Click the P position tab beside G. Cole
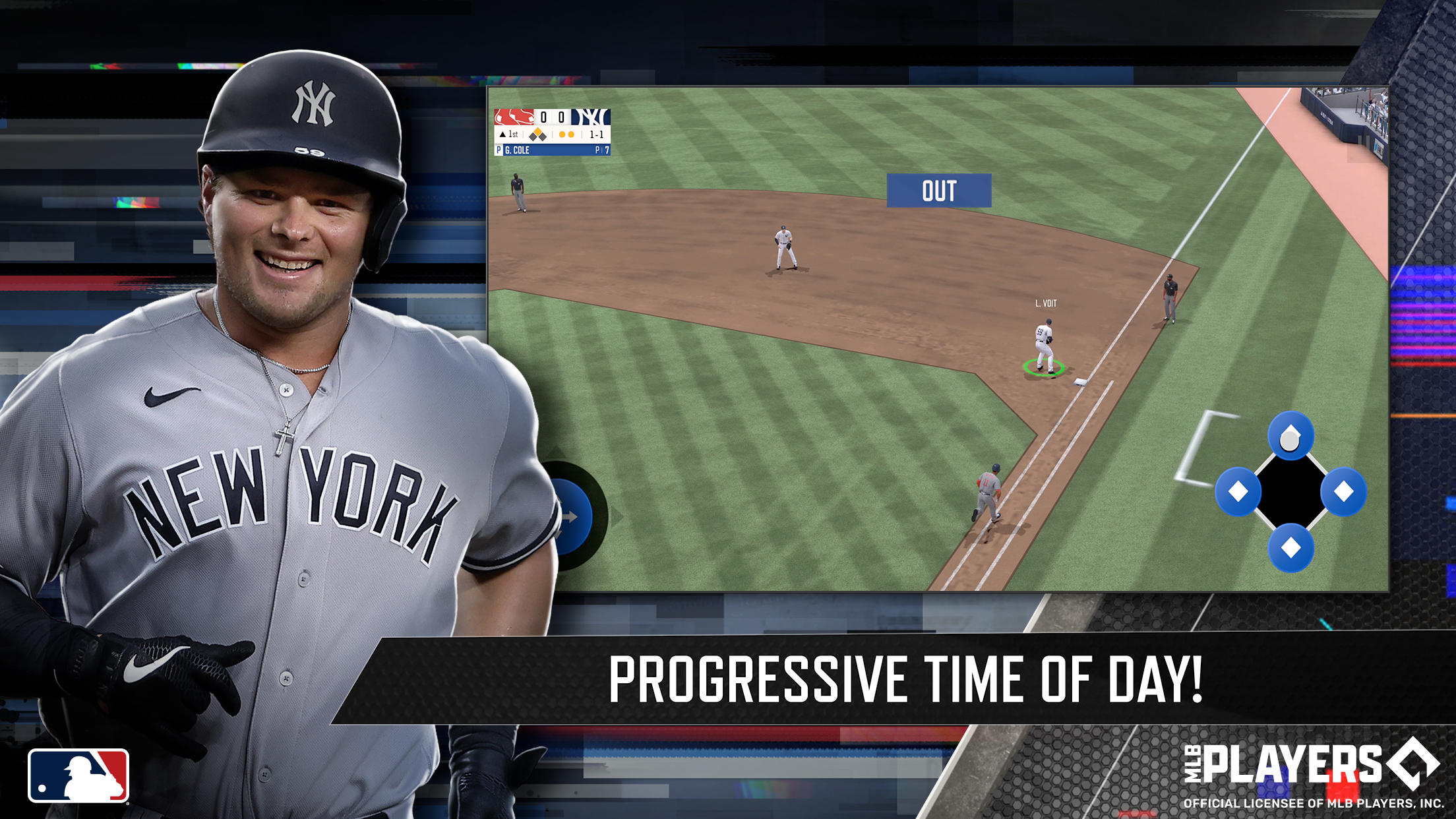 pos(498,150)
